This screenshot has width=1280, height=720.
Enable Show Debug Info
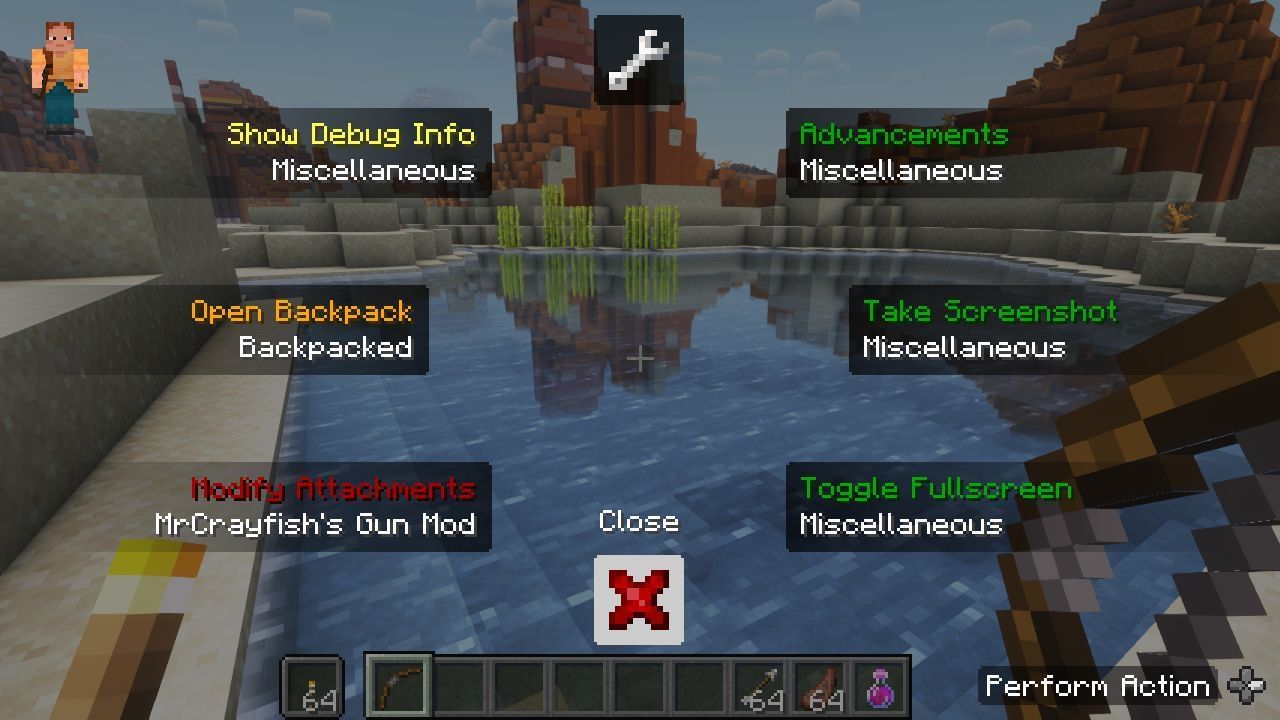(x=352, y=133)
